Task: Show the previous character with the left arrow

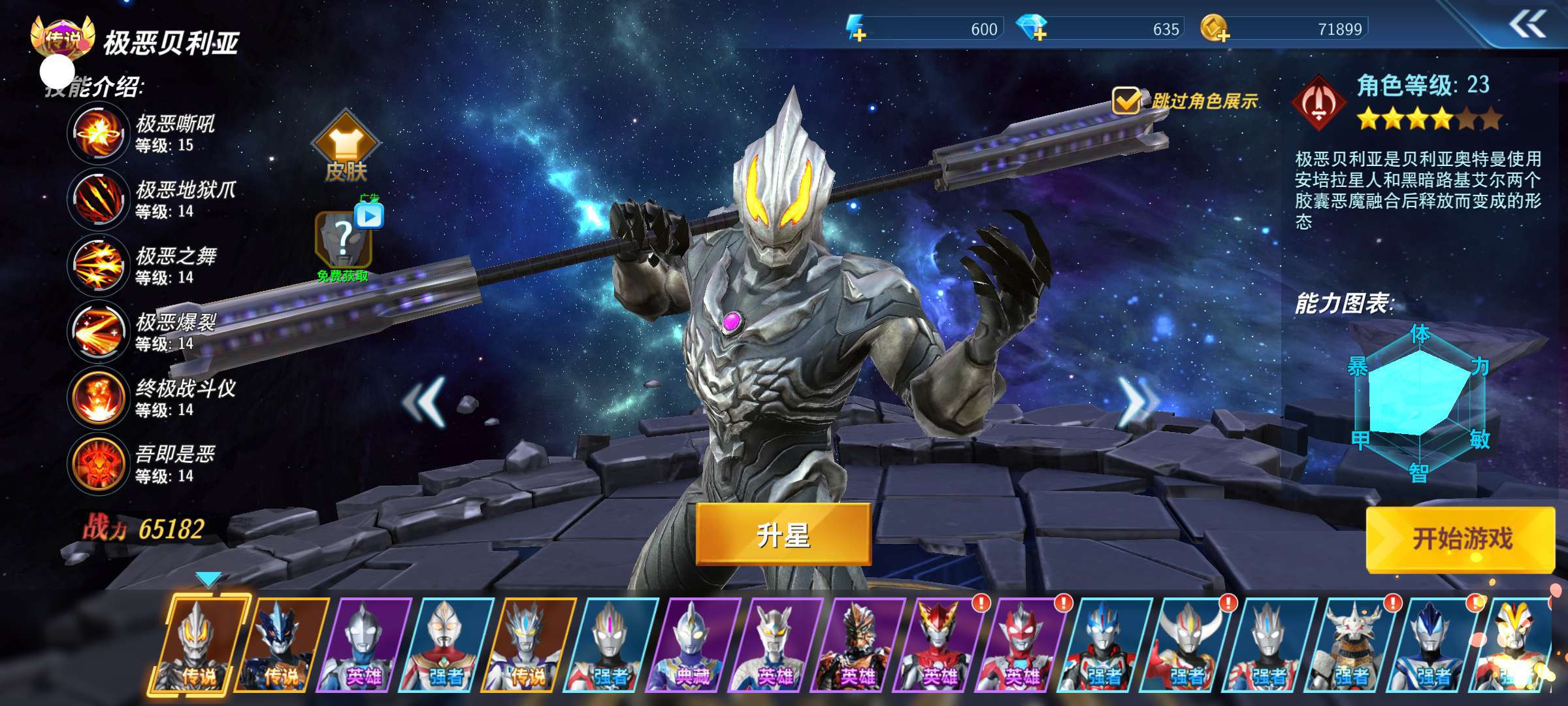Action: tap(425, 402)
